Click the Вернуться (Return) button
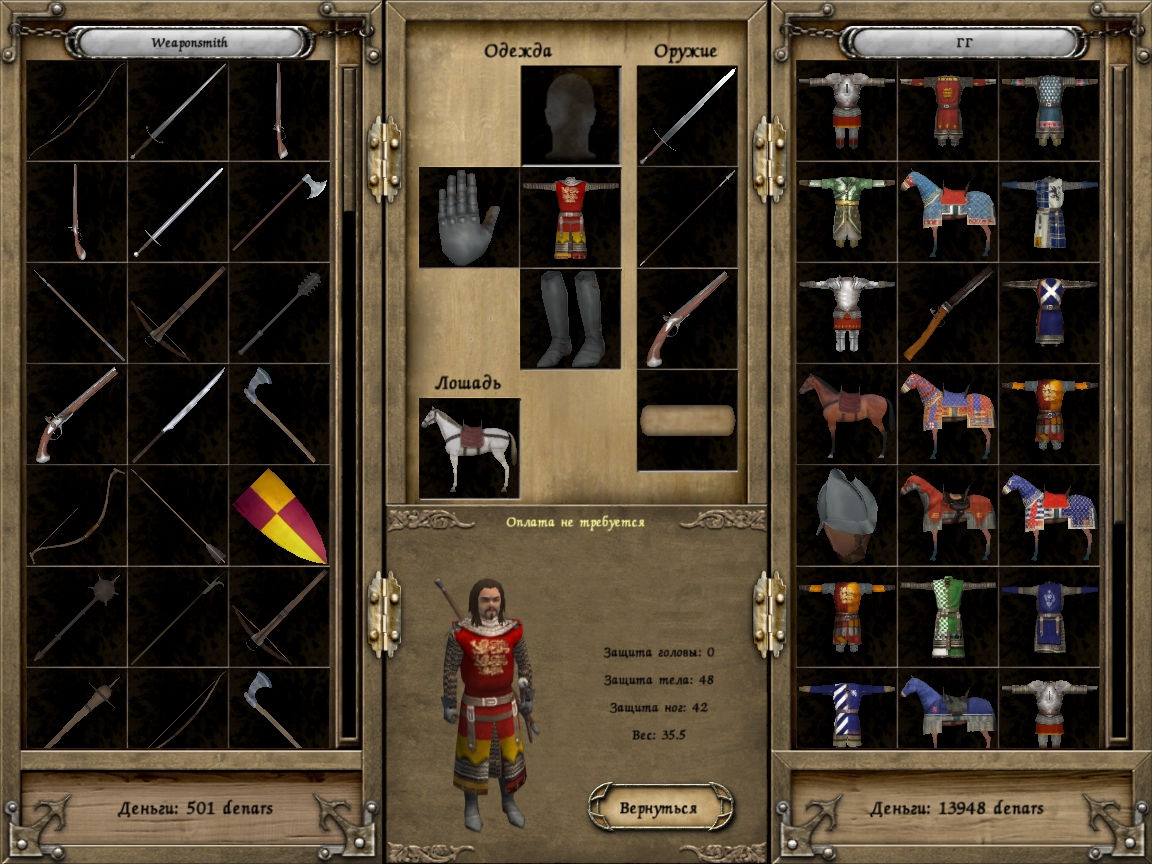 tap(659, 807)
